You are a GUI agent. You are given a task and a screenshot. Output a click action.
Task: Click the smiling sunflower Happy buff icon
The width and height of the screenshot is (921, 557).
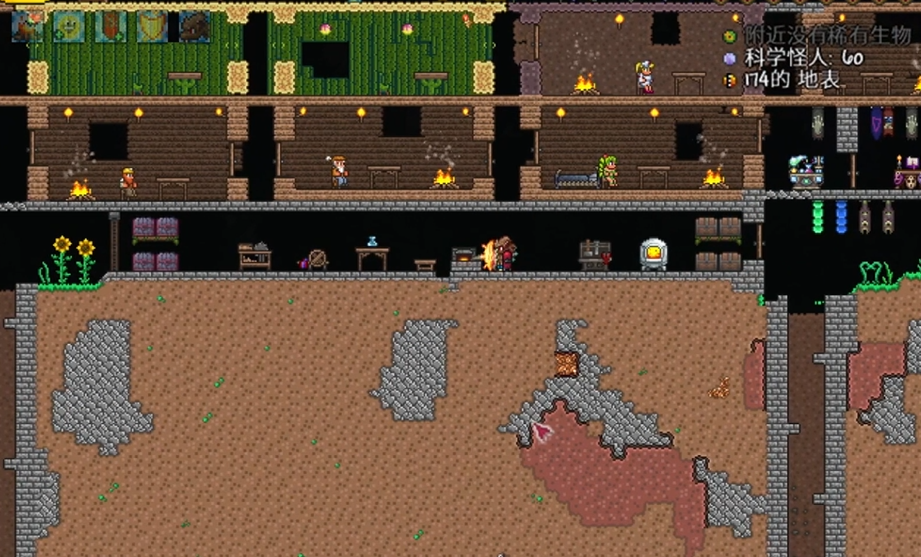coord(69,26)
